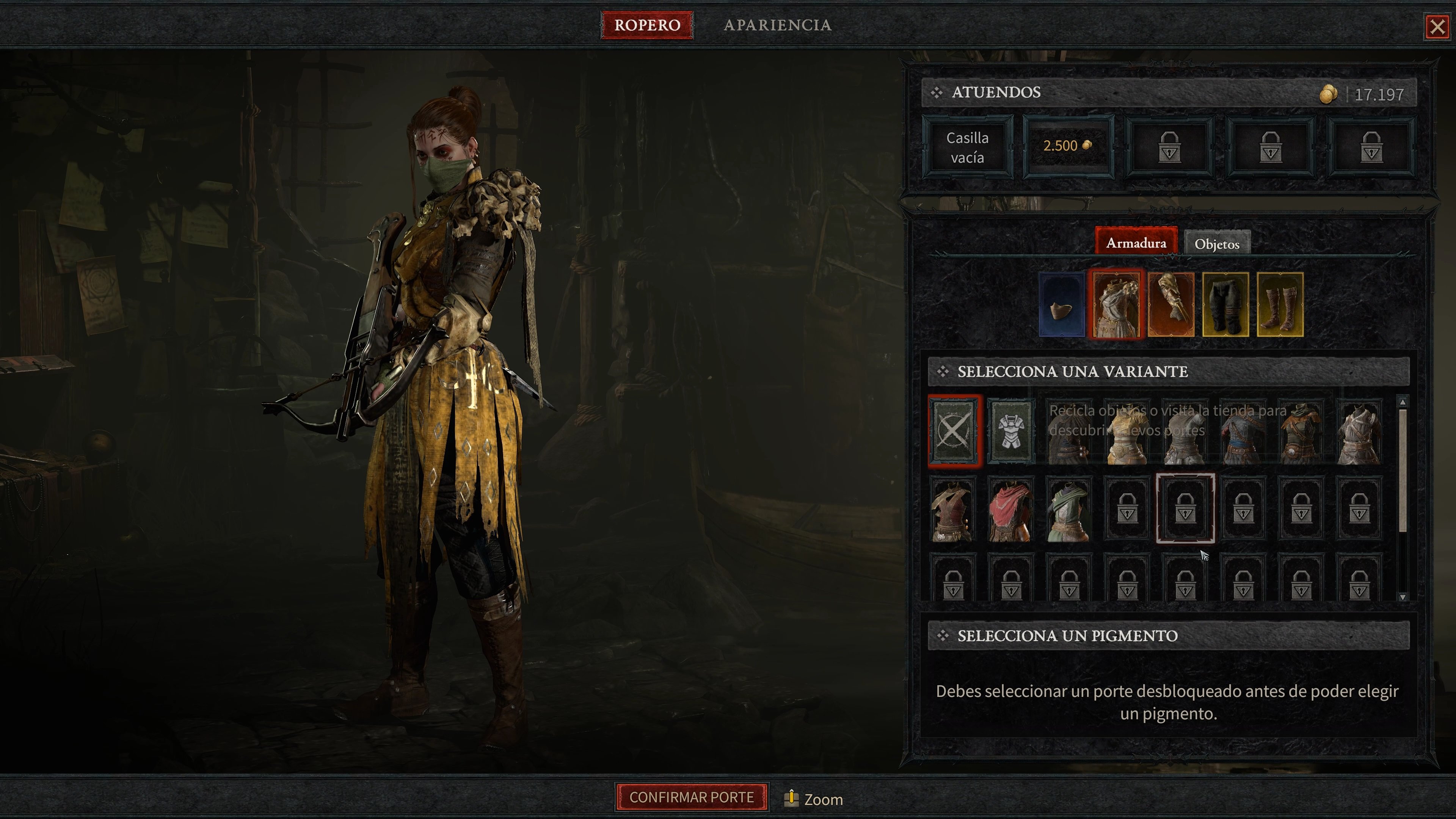Click the Atuendos diamond icon in the header
Image resolution: width=1456 pixels, height=819 pixels.
click(938, 92)
